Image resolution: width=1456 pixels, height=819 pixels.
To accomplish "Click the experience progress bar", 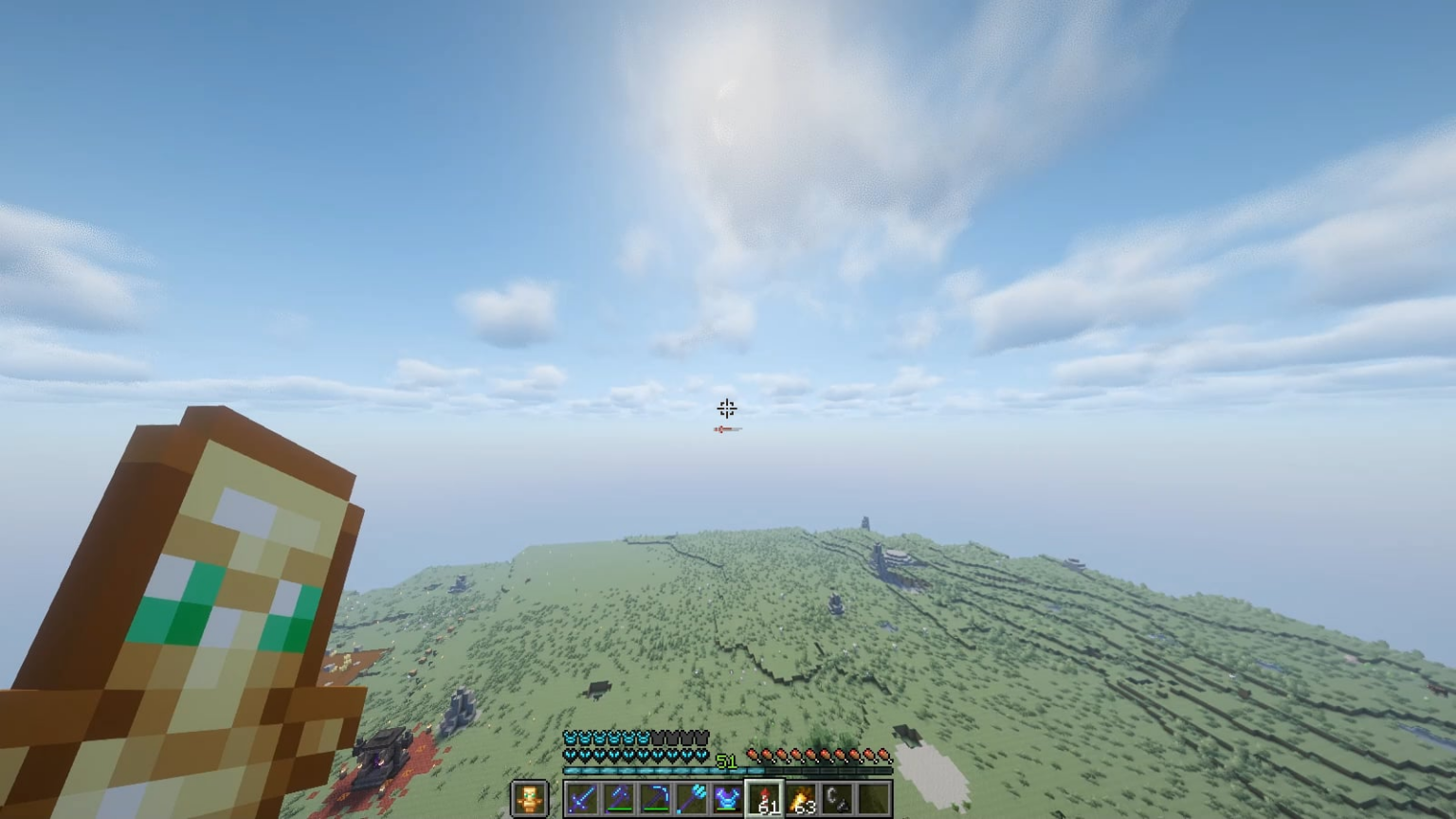I will (664, 769).
